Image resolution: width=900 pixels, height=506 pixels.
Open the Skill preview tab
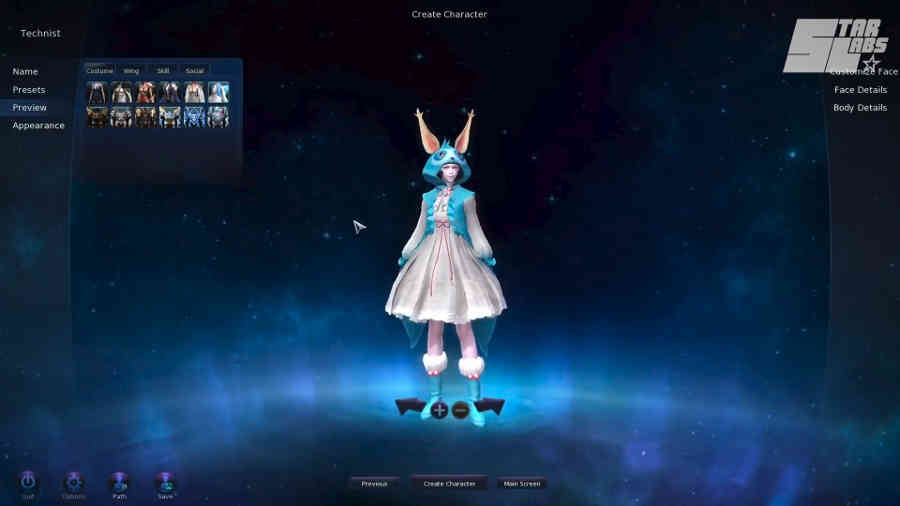(163, 71)
